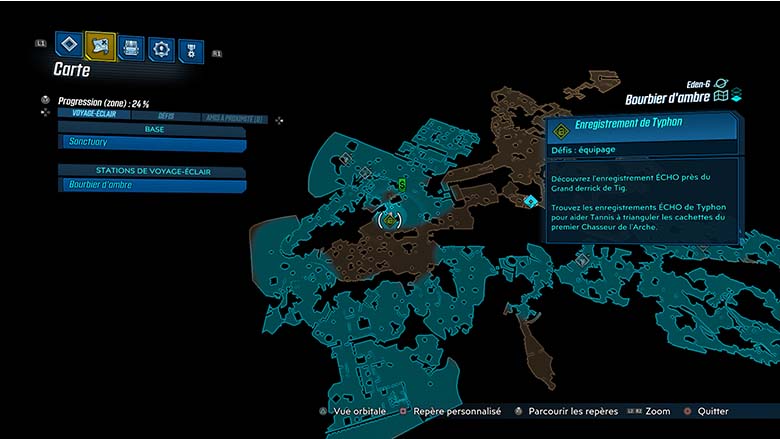
Task: Show the Défis sub-tab
Action: click(166, 115)
